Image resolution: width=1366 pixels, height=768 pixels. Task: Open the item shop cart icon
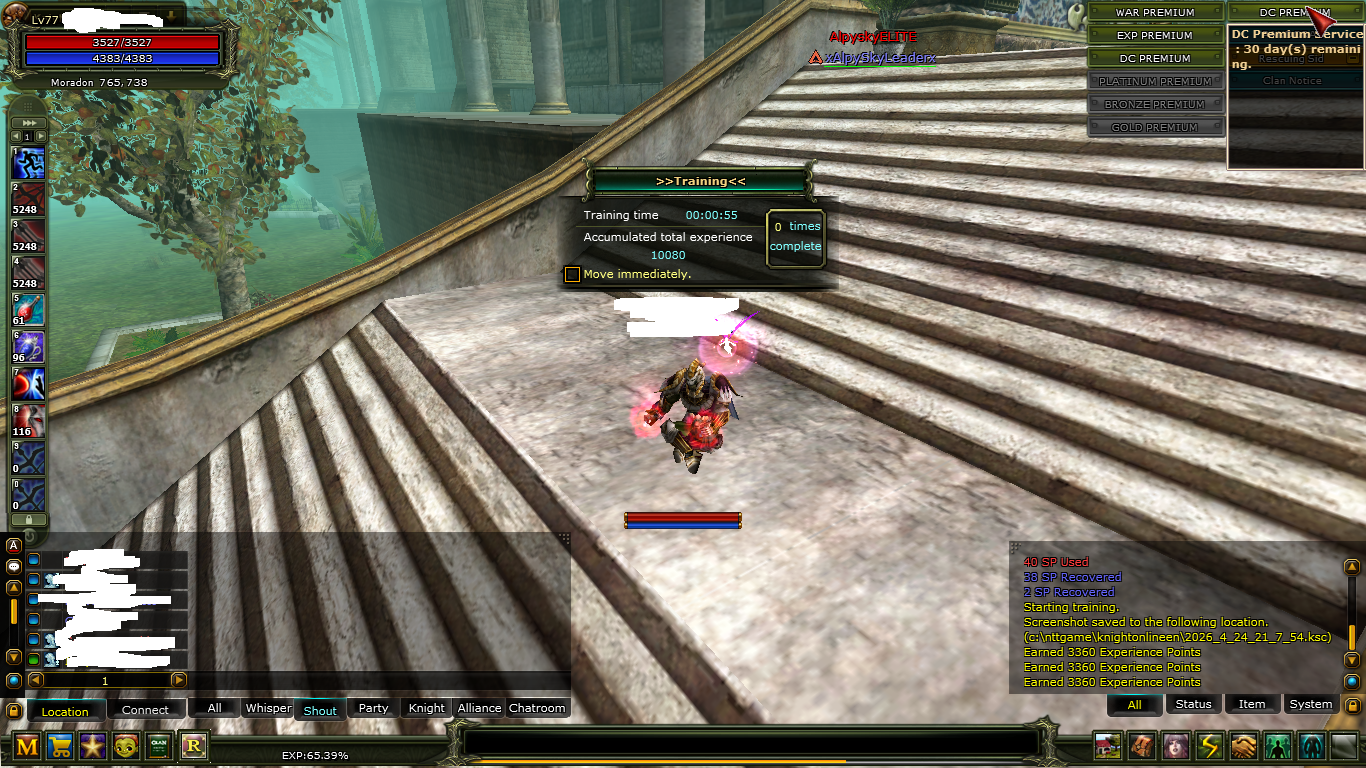pyautogui.click(x=60, y=746)
